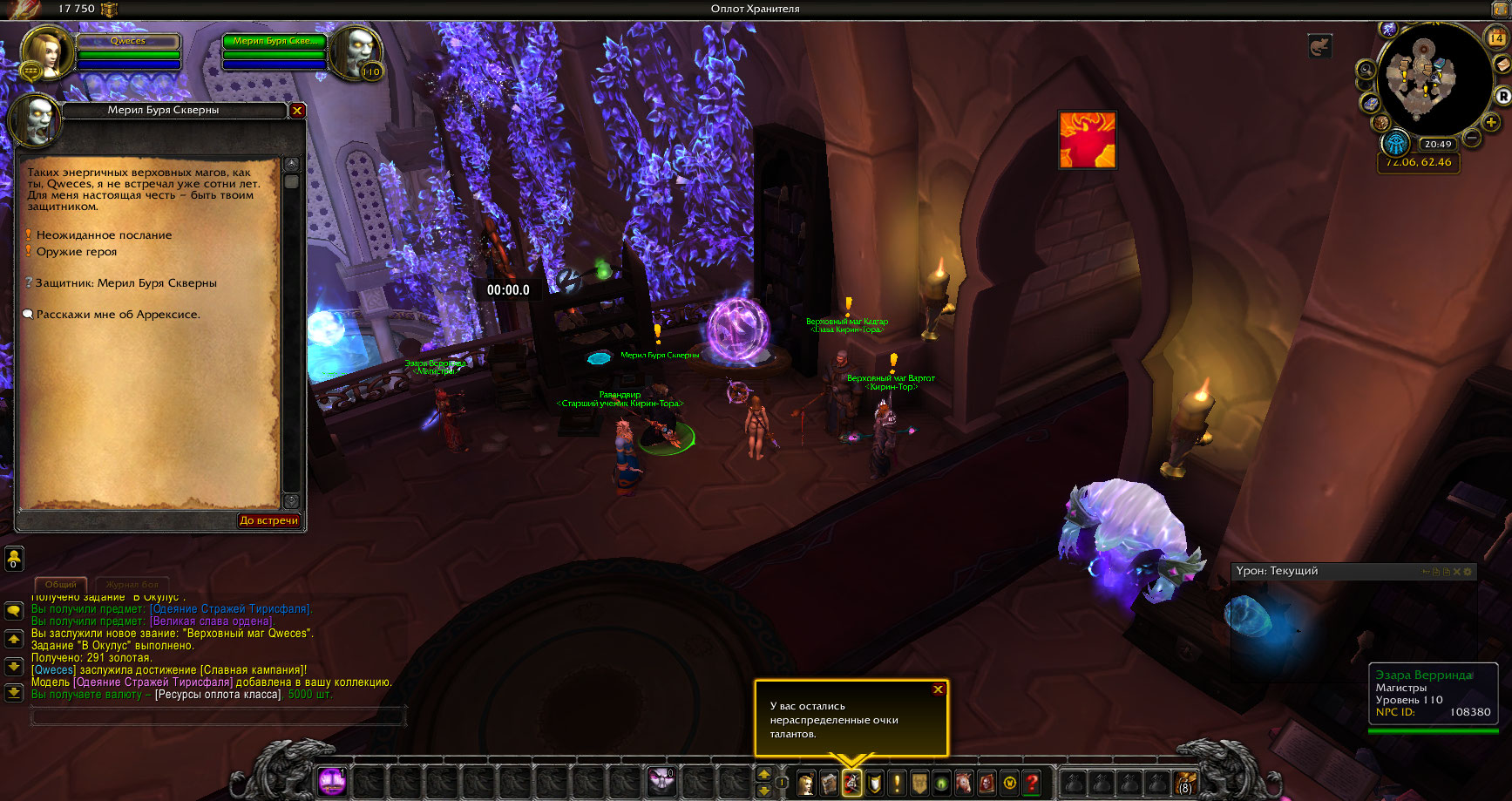1512x801 pixels.
Task: Ask "Расскажи мне об Аррексисе"
Action: (x=118, y=315)
